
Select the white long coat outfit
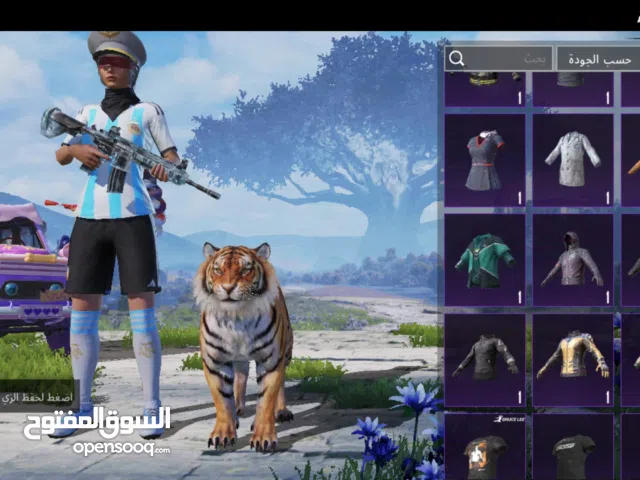pos(572,160)
